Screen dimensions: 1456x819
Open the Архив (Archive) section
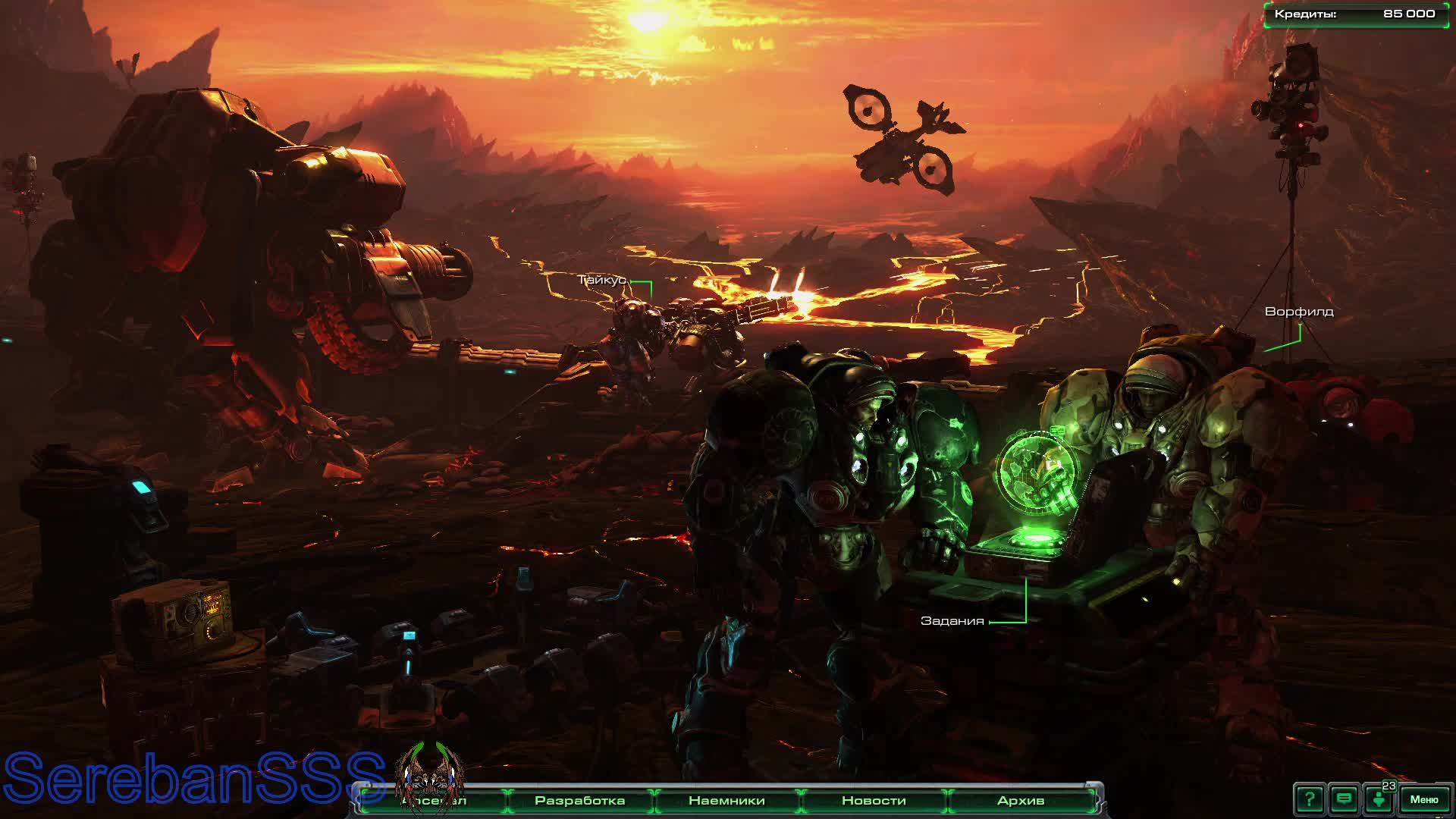click(1020, 801)
